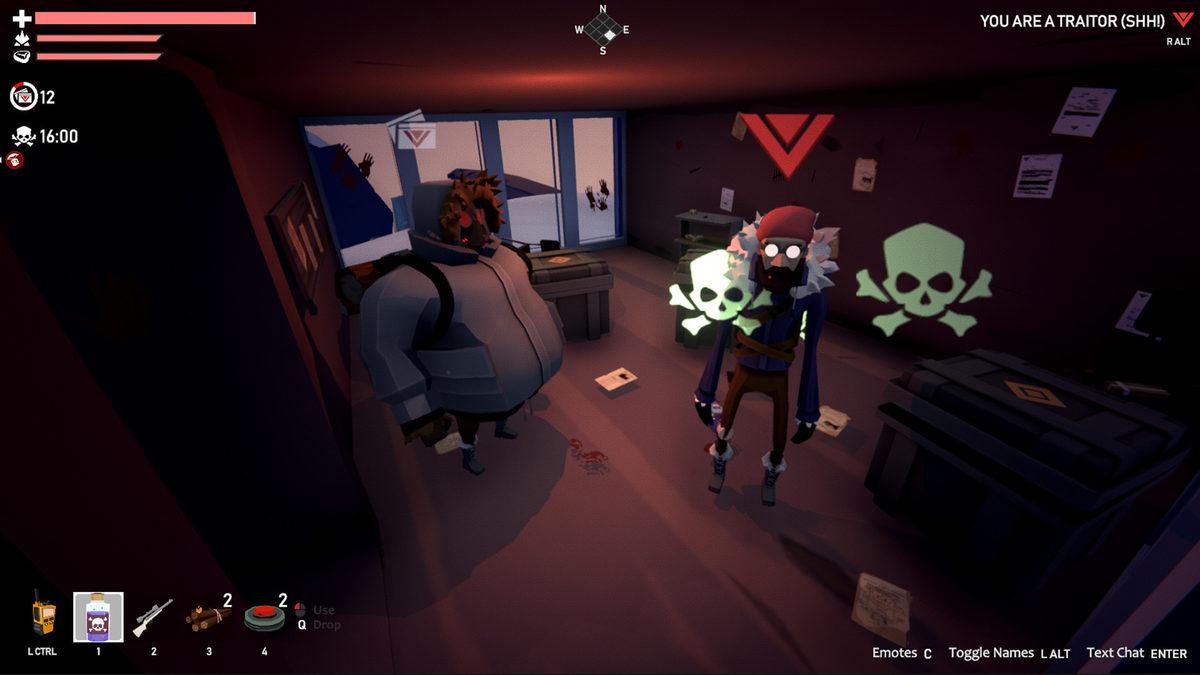Open the Emotes wheel
The image size is (1200, 675).
(901, 653)
